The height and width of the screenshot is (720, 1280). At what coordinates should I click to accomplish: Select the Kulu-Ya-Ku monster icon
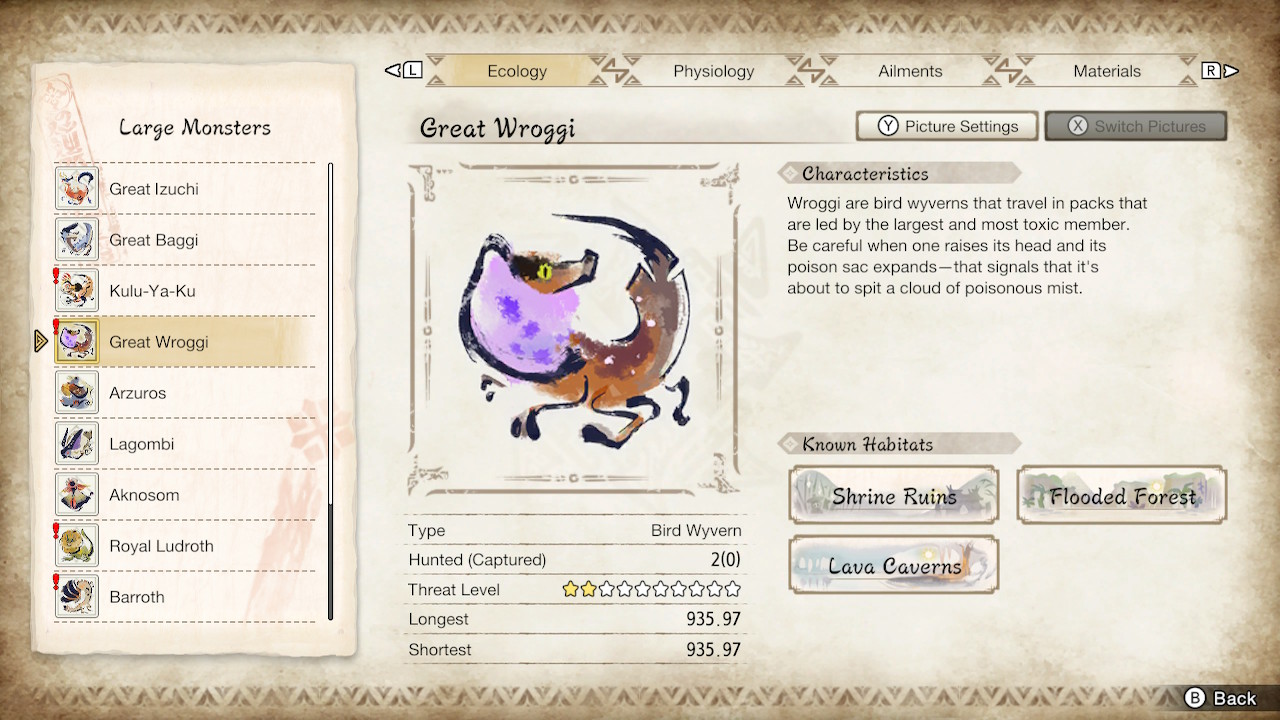click(76, 290)
